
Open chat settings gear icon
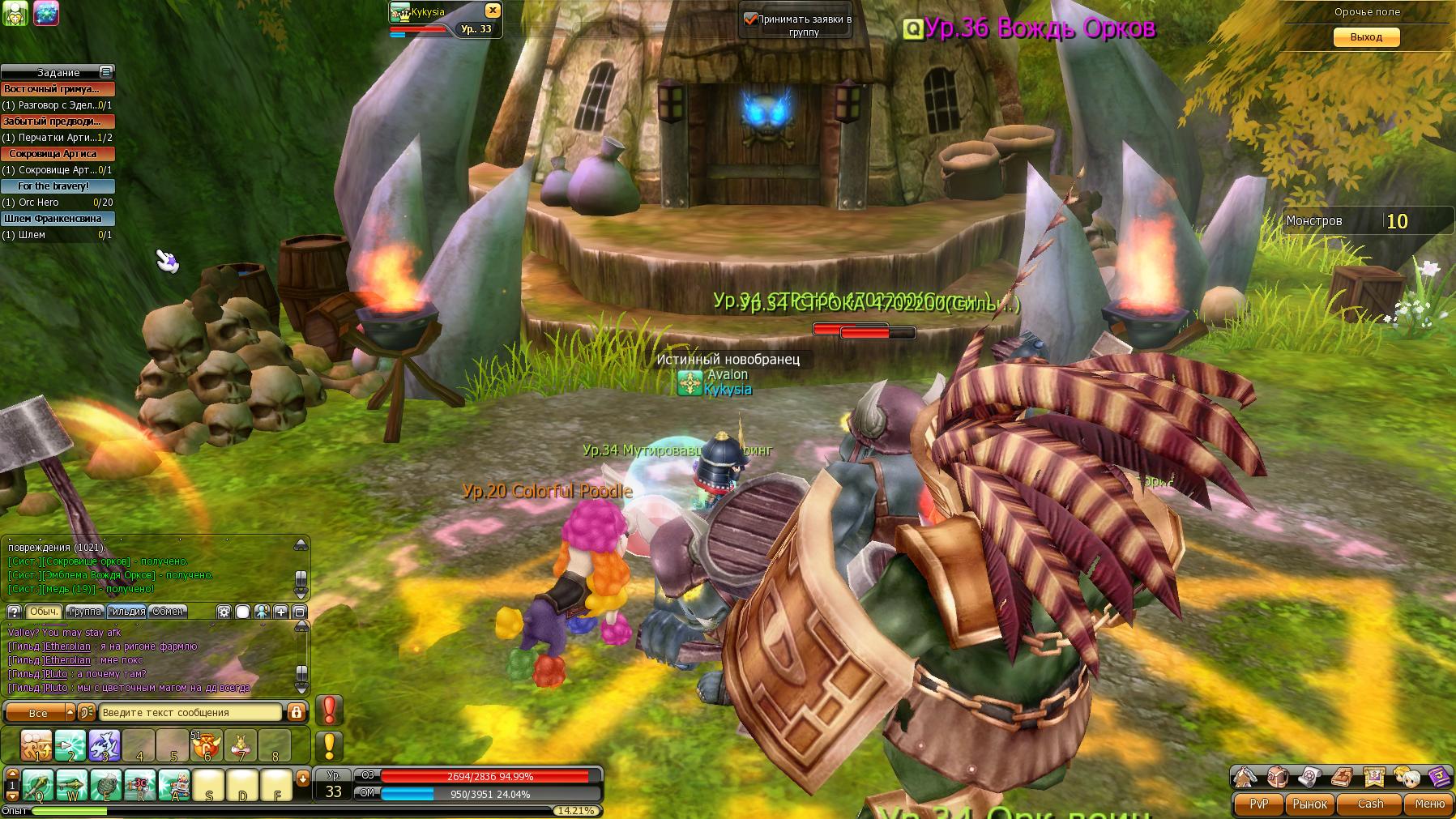coord(224,612)
